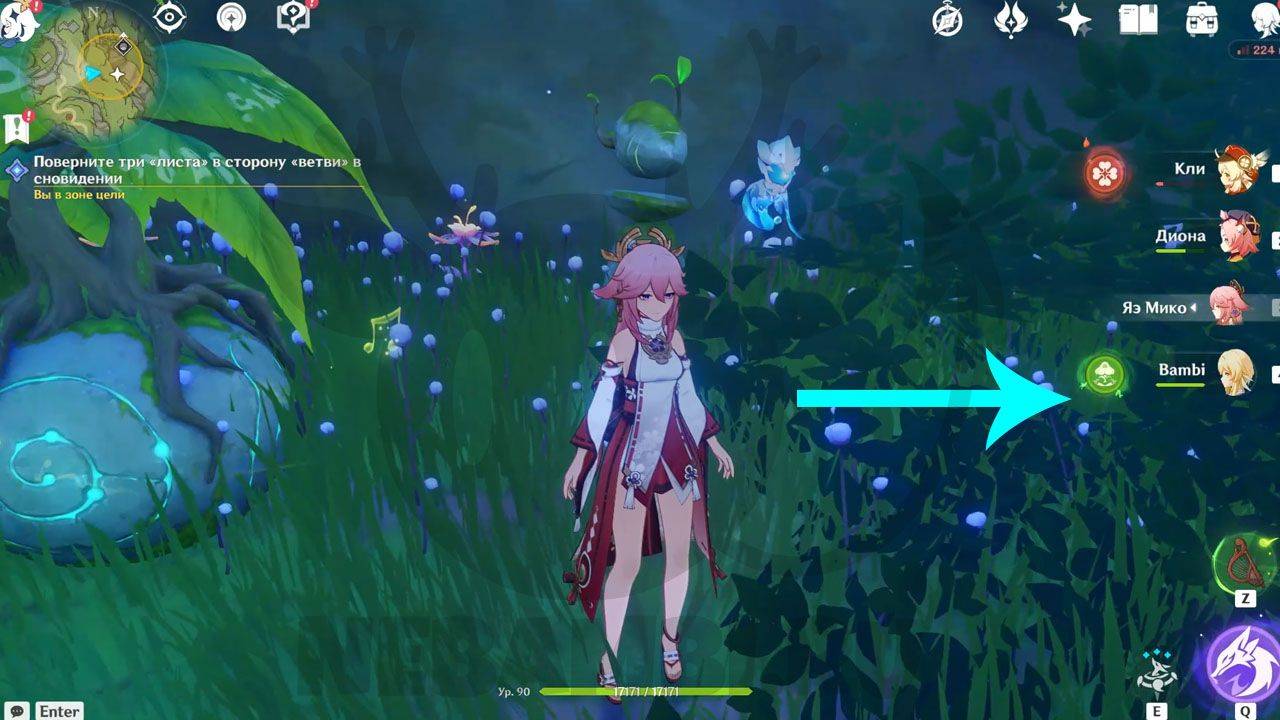Open the Adventurer Handbook book icon
This screenshot has width=1280, height=720.
(x=1138, y=19)
